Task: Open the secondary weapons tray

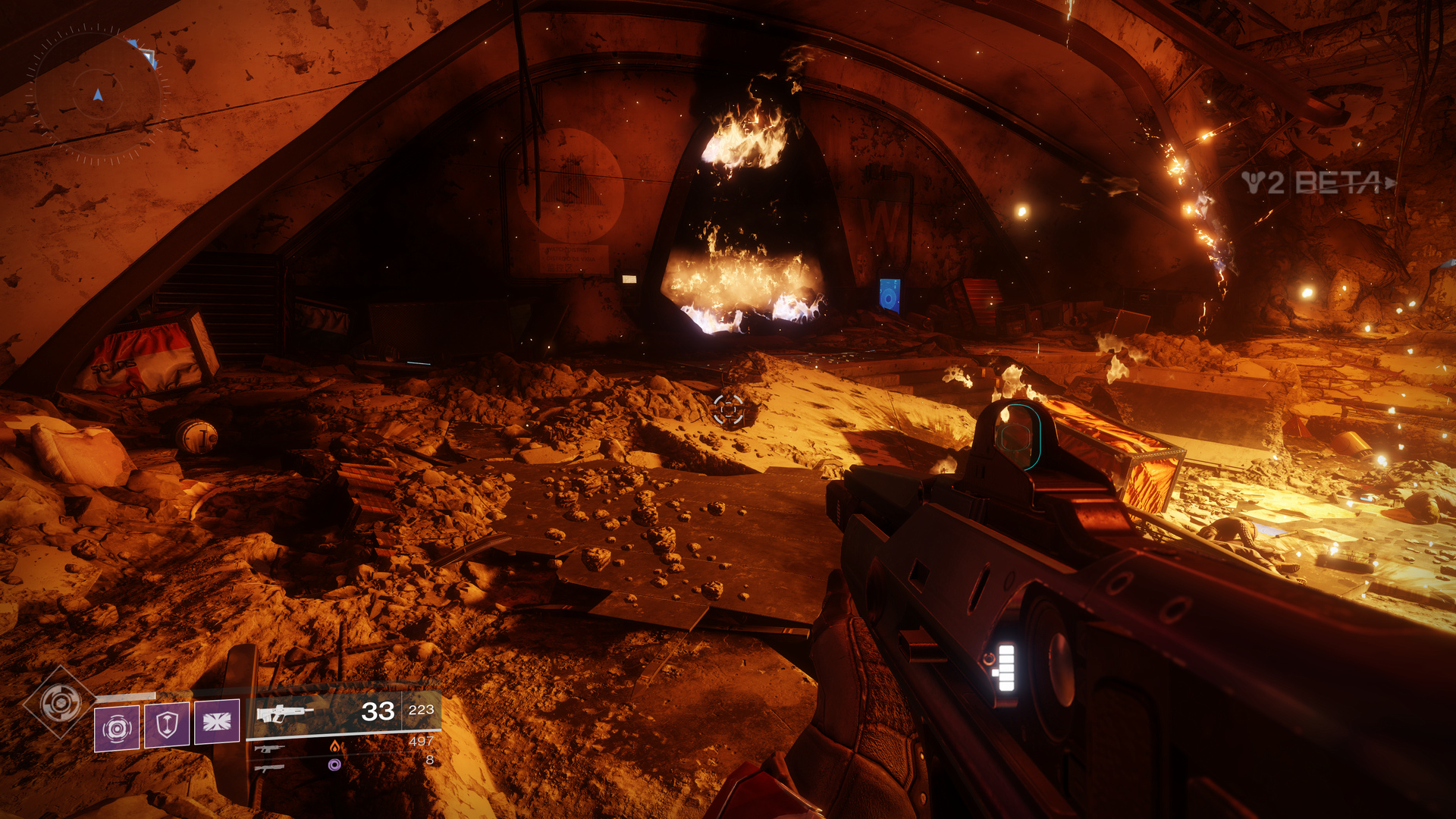Action: [x=303, y=758]
